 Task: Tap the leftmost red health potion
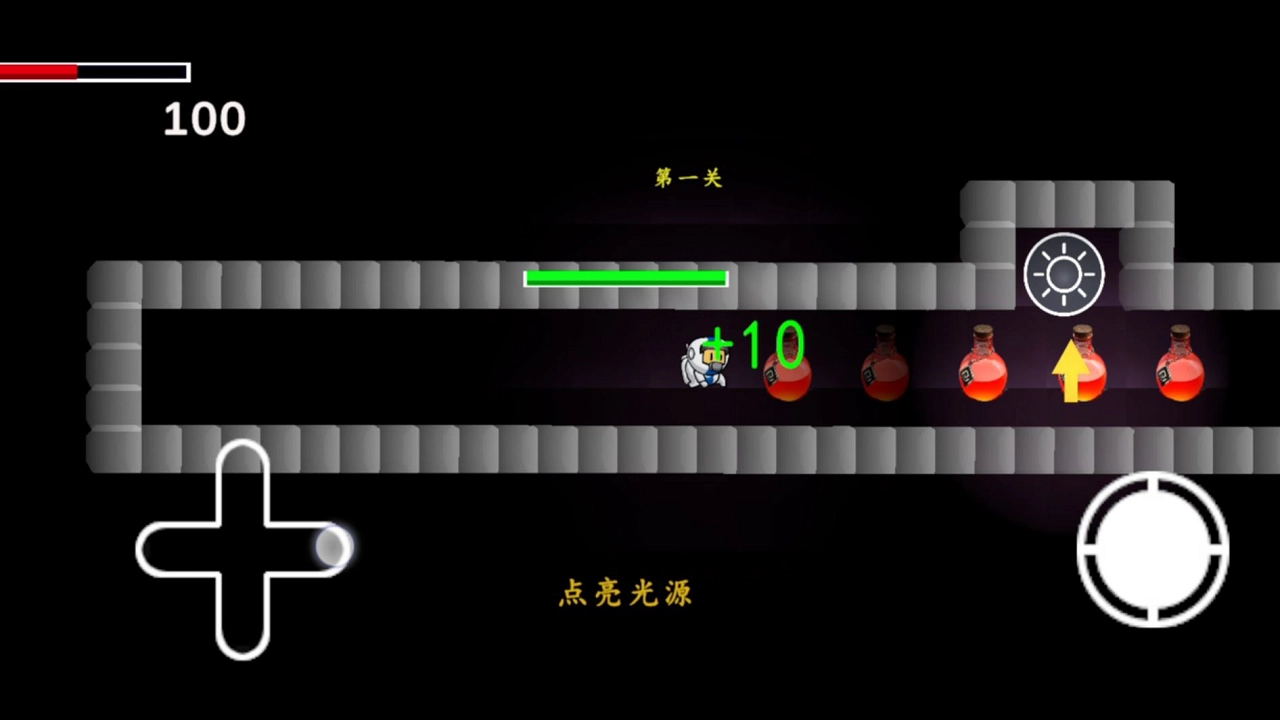(x=788, y=375)
